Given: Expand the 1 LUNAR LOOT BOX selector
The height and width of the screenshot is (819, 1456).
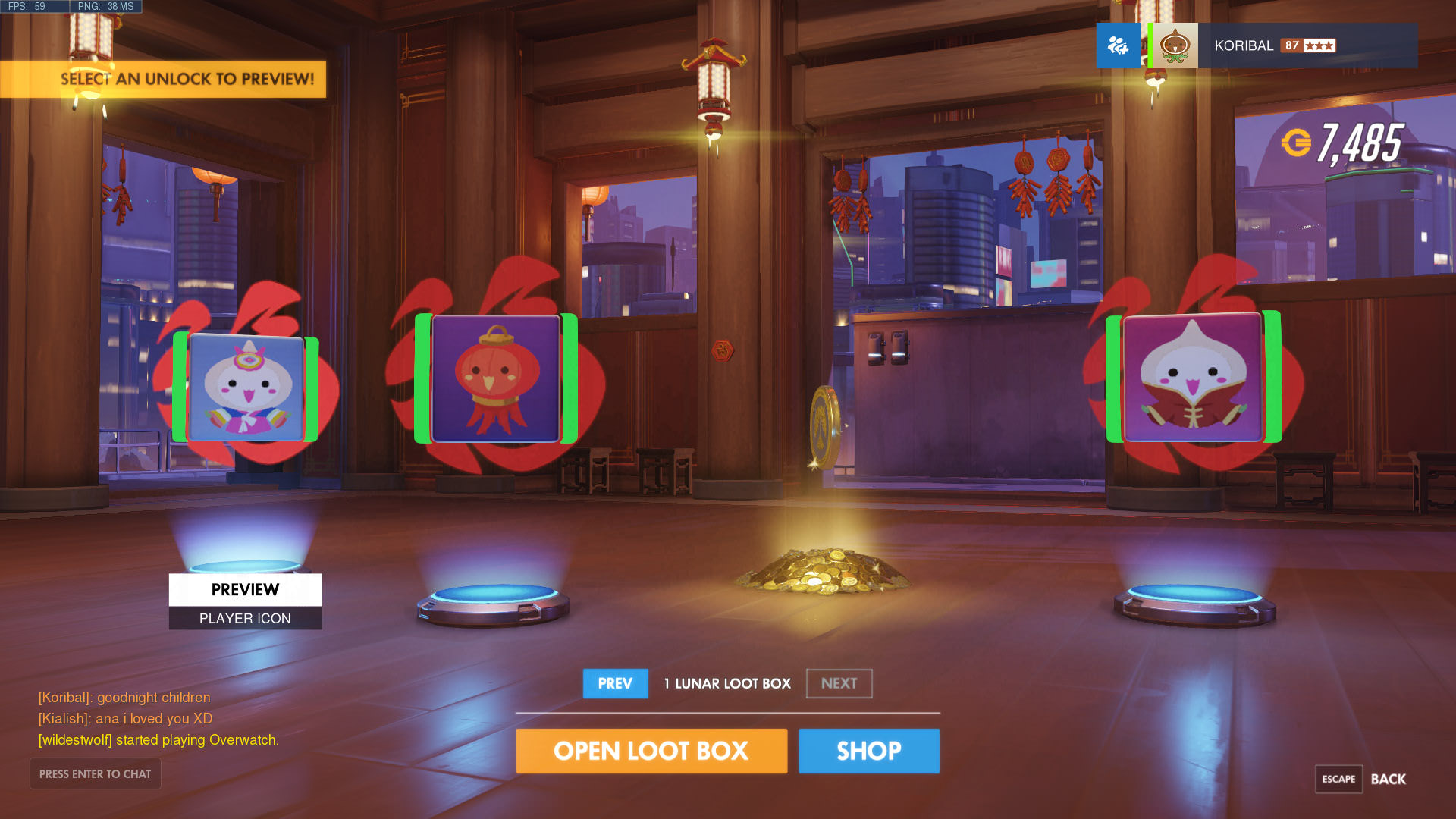Looking at the screenshot, I should [726, 683].
